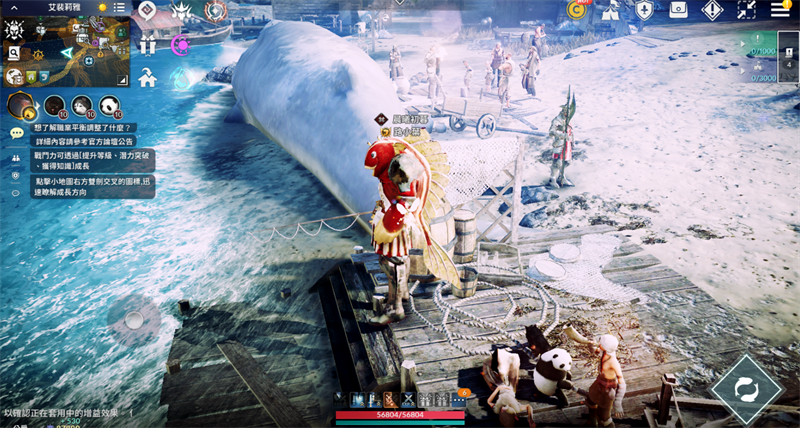The width and height of the screenshot is (800, 428).
Task: Toggle the fullscreen collapse arrows icon
Action: point(746,10)
